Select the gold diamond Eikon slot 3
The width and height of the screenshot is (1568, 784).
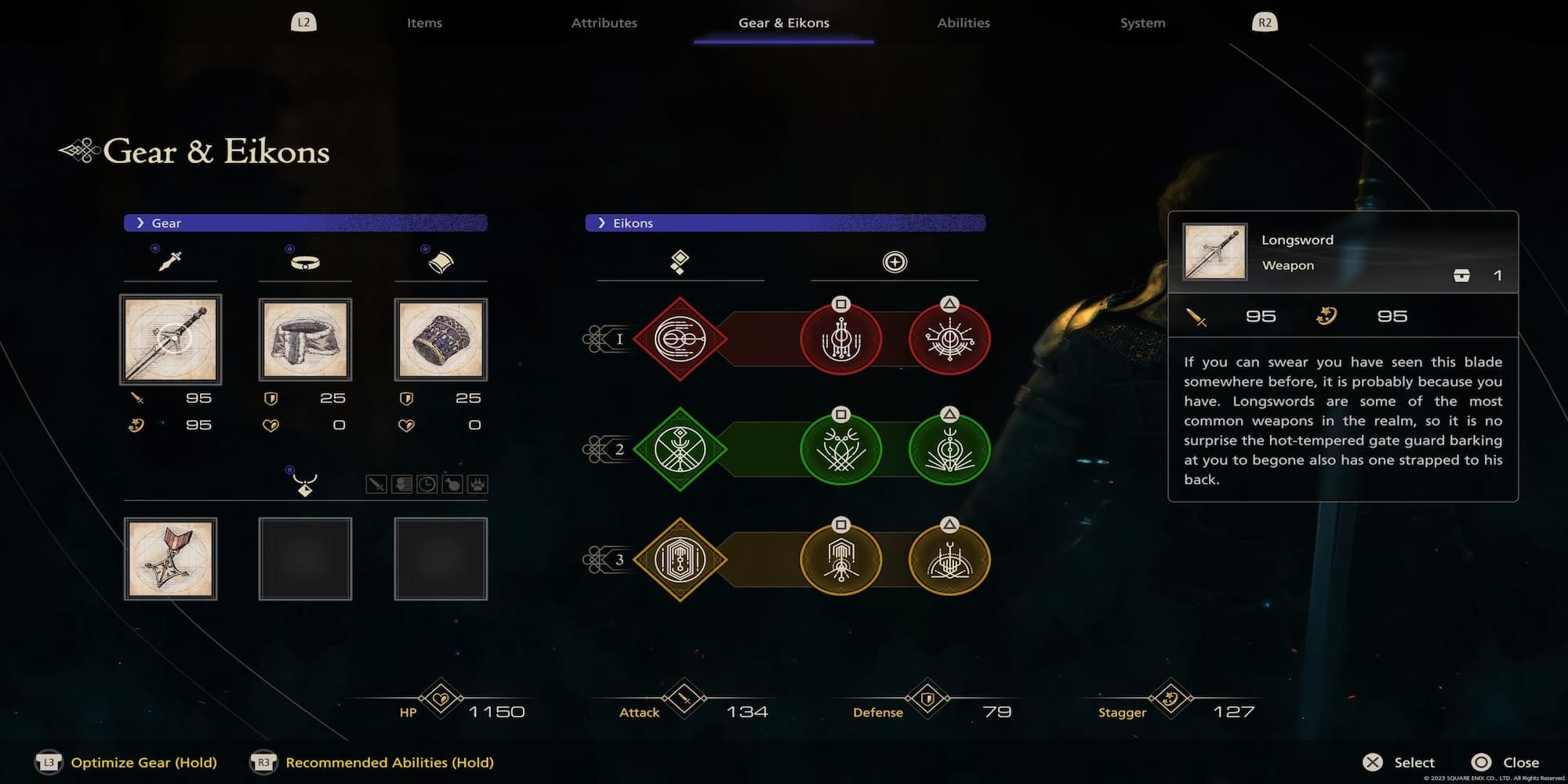coord(680,560)
